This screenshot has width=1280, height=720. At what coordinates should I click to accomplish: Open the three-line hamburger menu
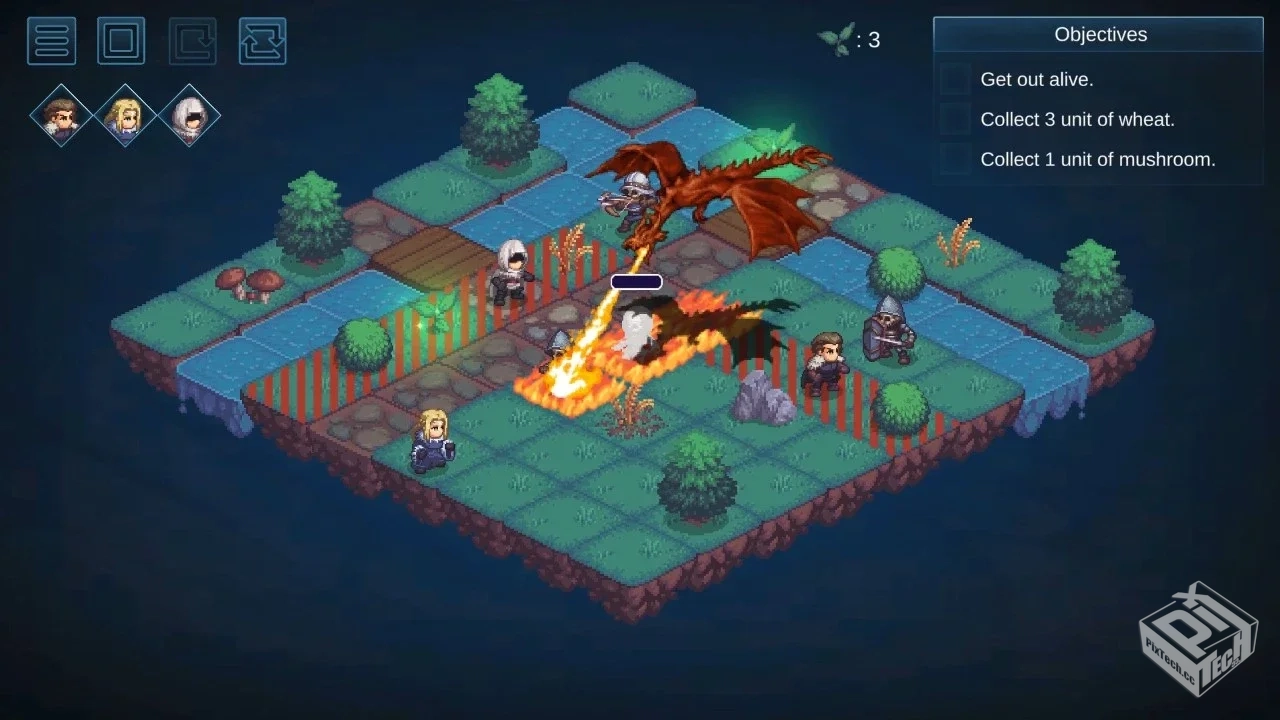pyautogui.click(x=51, y=41)
